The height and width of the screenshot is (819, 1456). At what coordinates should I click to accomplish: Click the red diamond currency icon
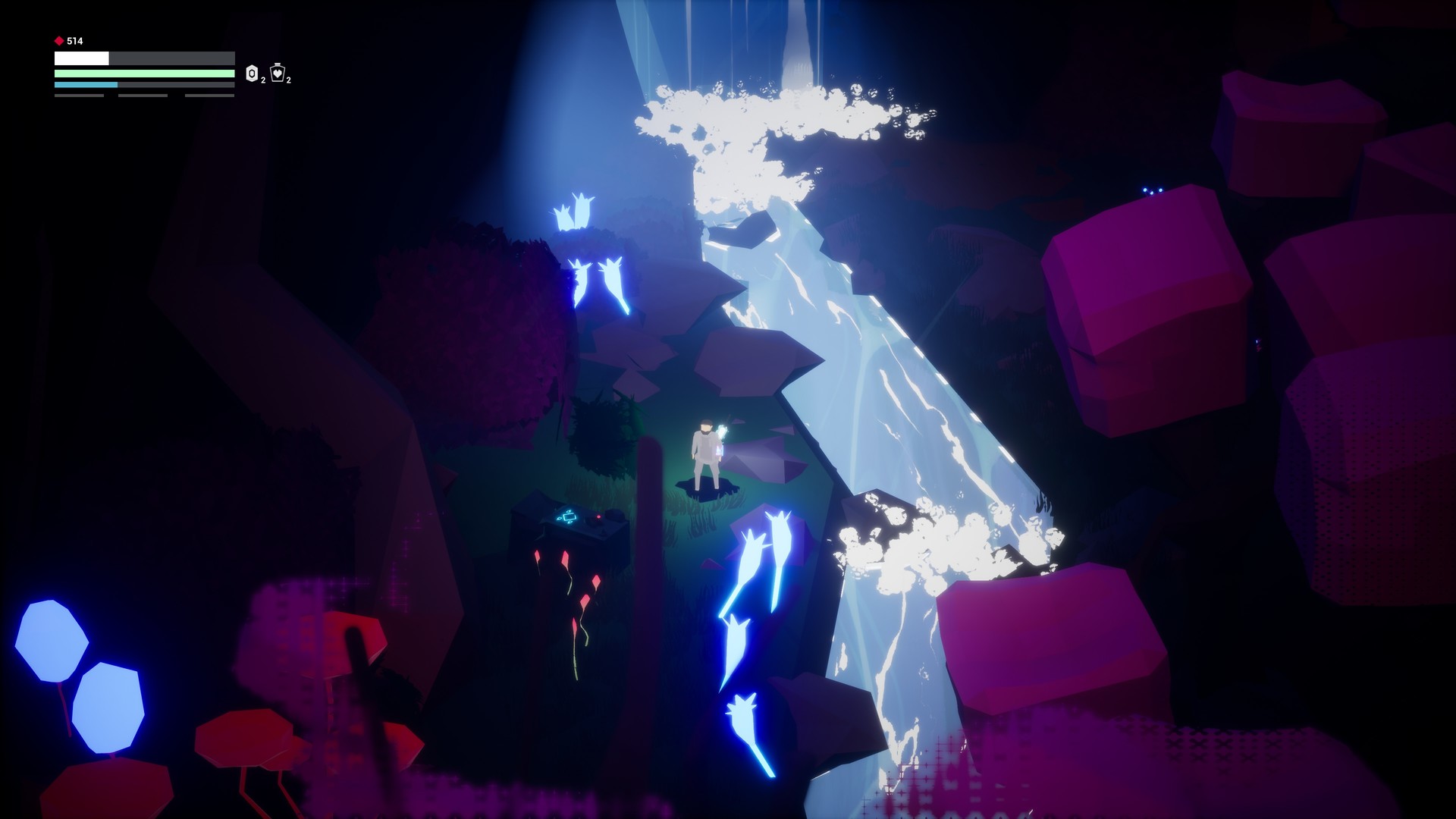tap(59, 39)
